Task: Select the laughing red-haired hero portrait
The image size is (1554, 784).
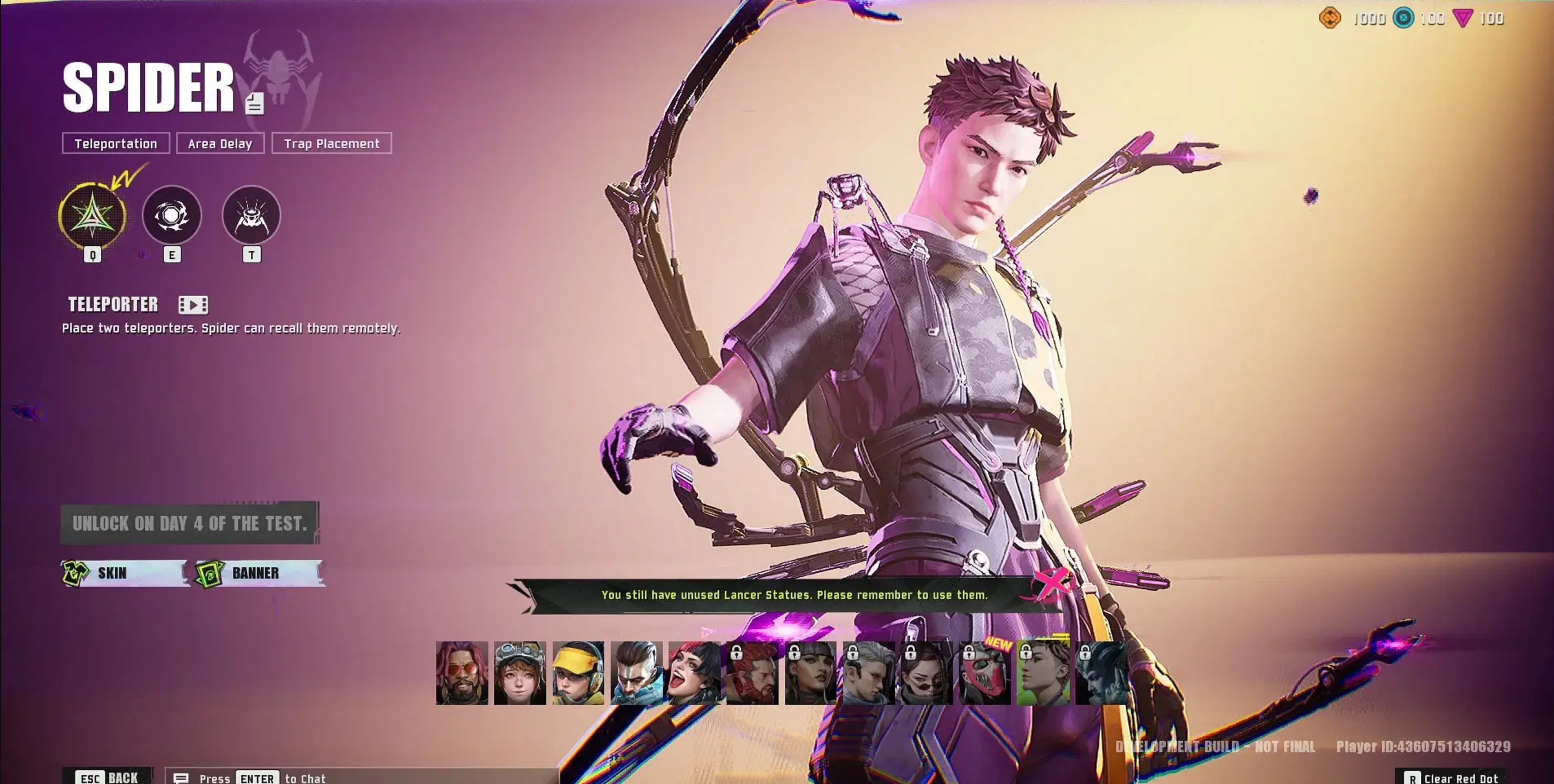Action: (694, 673)
